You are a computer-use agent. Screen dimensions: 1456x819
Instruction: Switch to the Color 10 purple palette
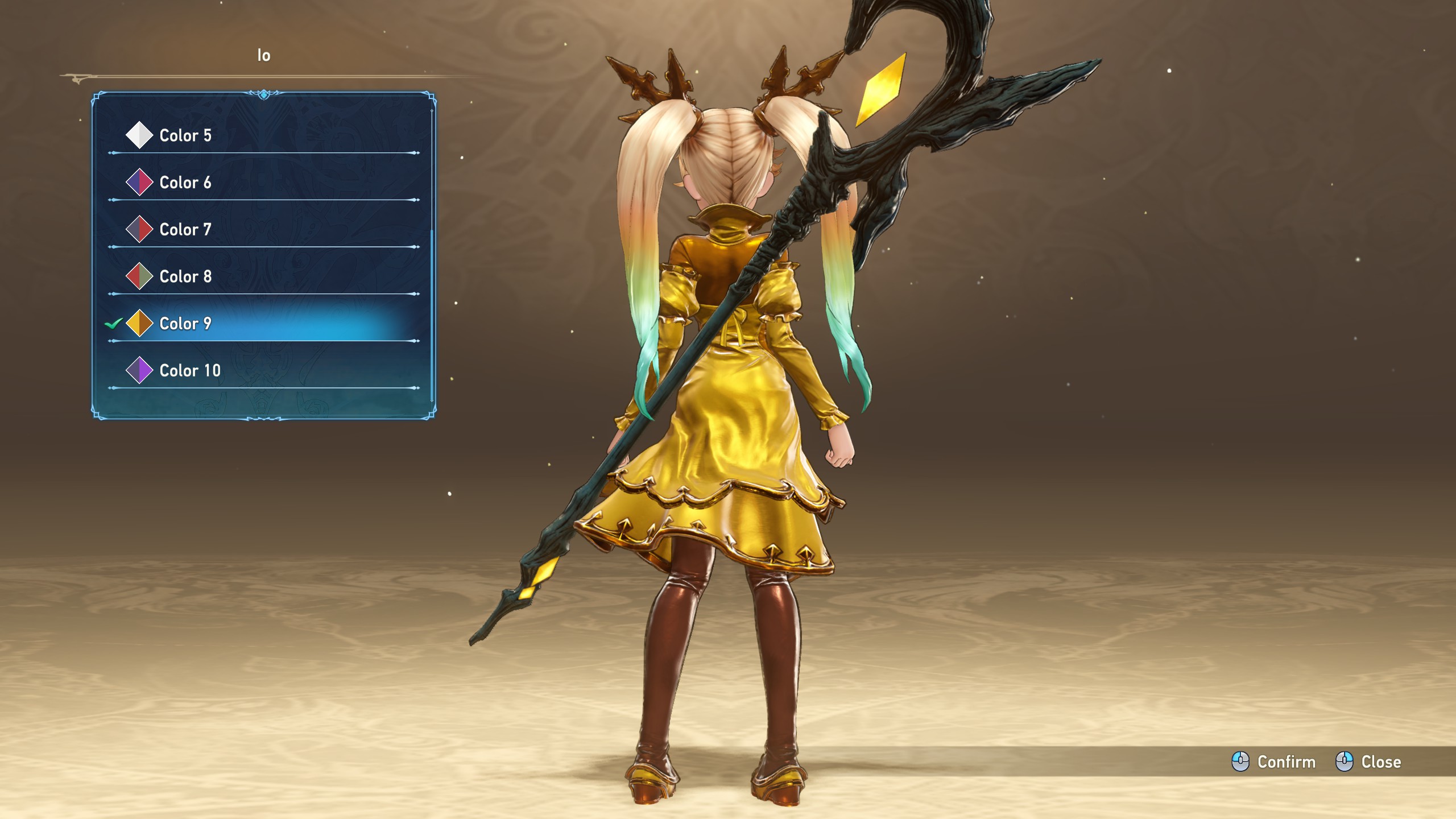[x=190, y=371]
